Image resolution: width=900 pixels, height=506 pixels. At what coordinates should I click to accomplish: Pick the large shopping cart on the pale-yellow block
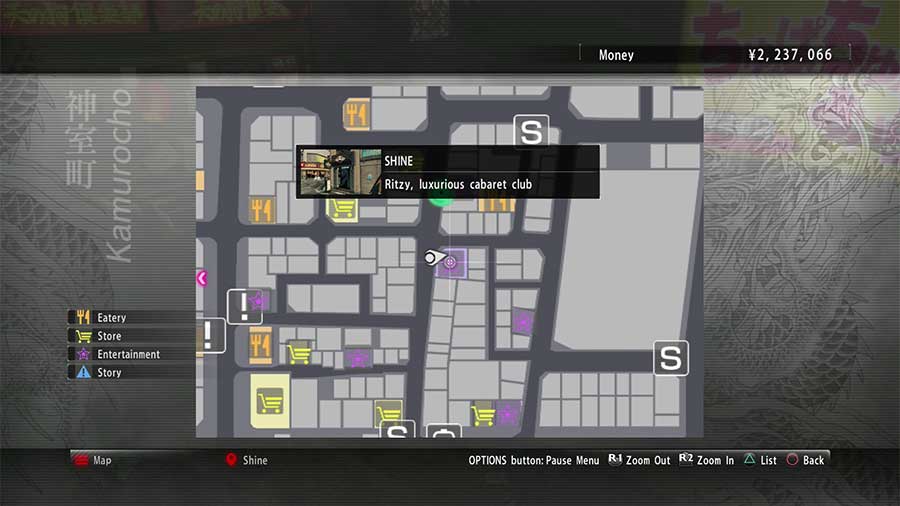click(268, 402)
